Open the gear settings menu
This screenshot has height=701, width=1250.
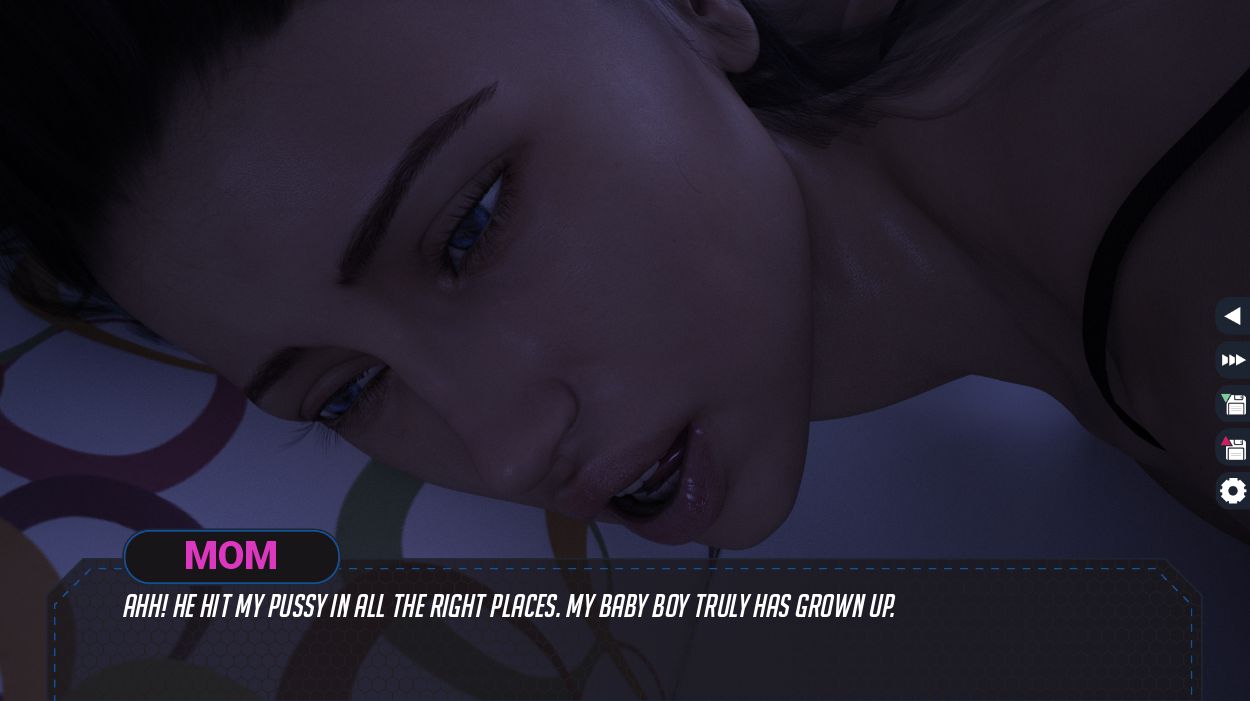1233,491
